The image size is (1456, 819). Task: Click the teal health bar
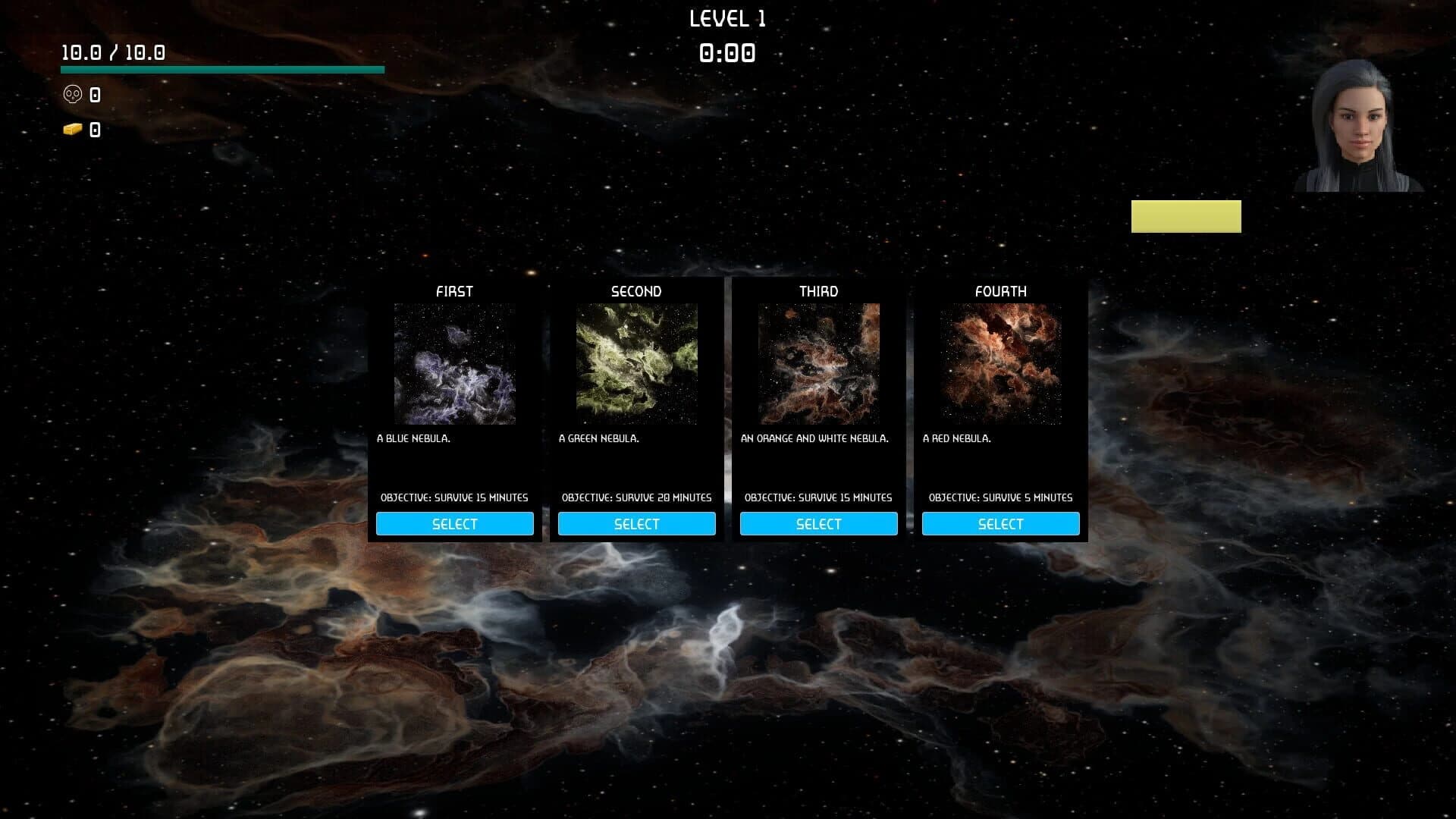221,69
